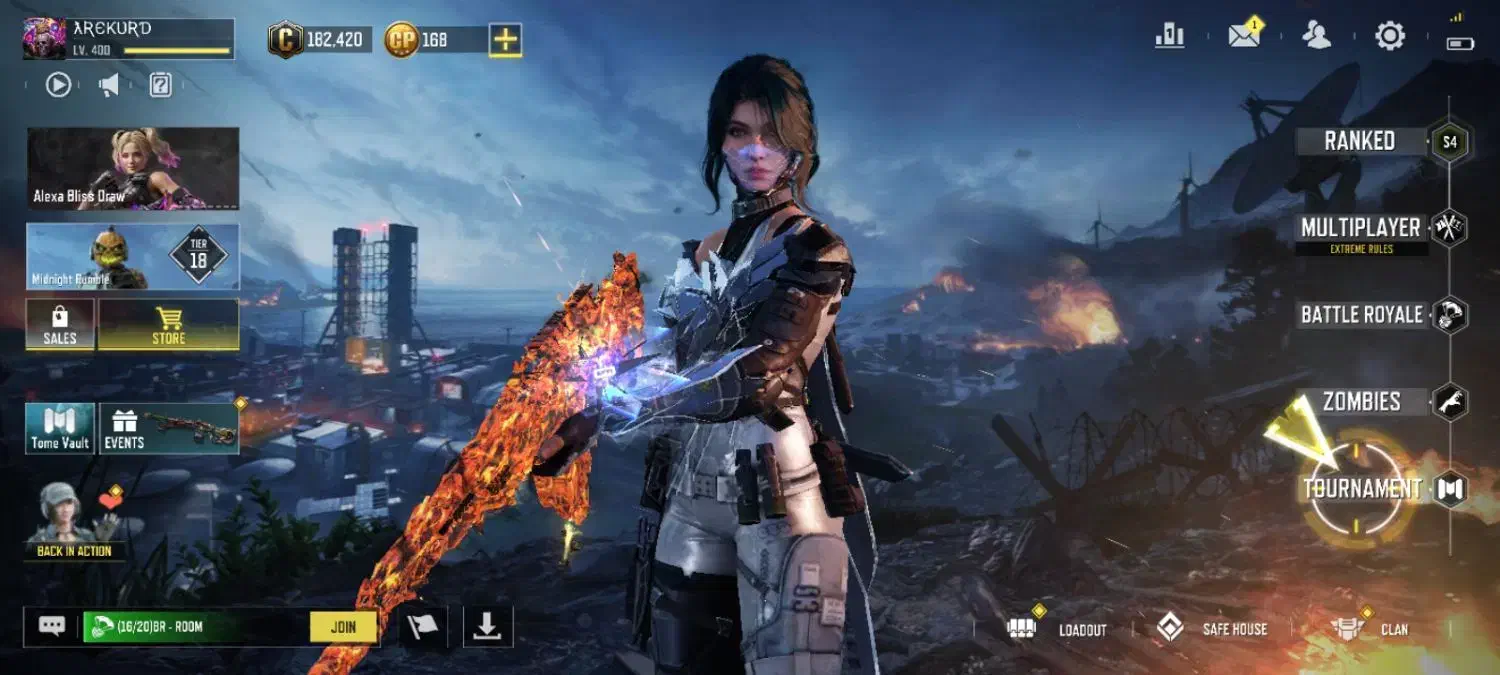The width and height of the screenshot is (1500, 675).
Task: Choose Battle Royale mode
Action: click(1361, 315)
